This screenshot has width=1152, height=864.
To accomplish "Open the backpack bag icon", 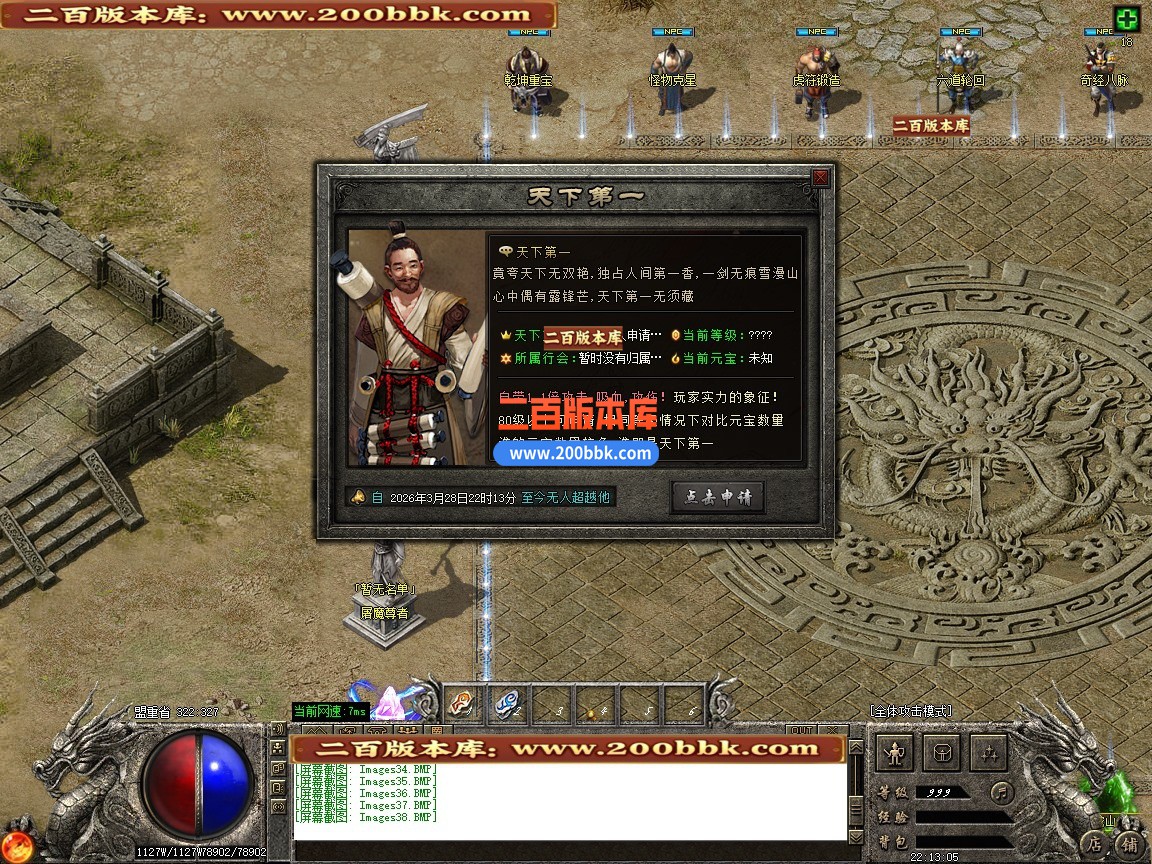I will tap(943, 752).
